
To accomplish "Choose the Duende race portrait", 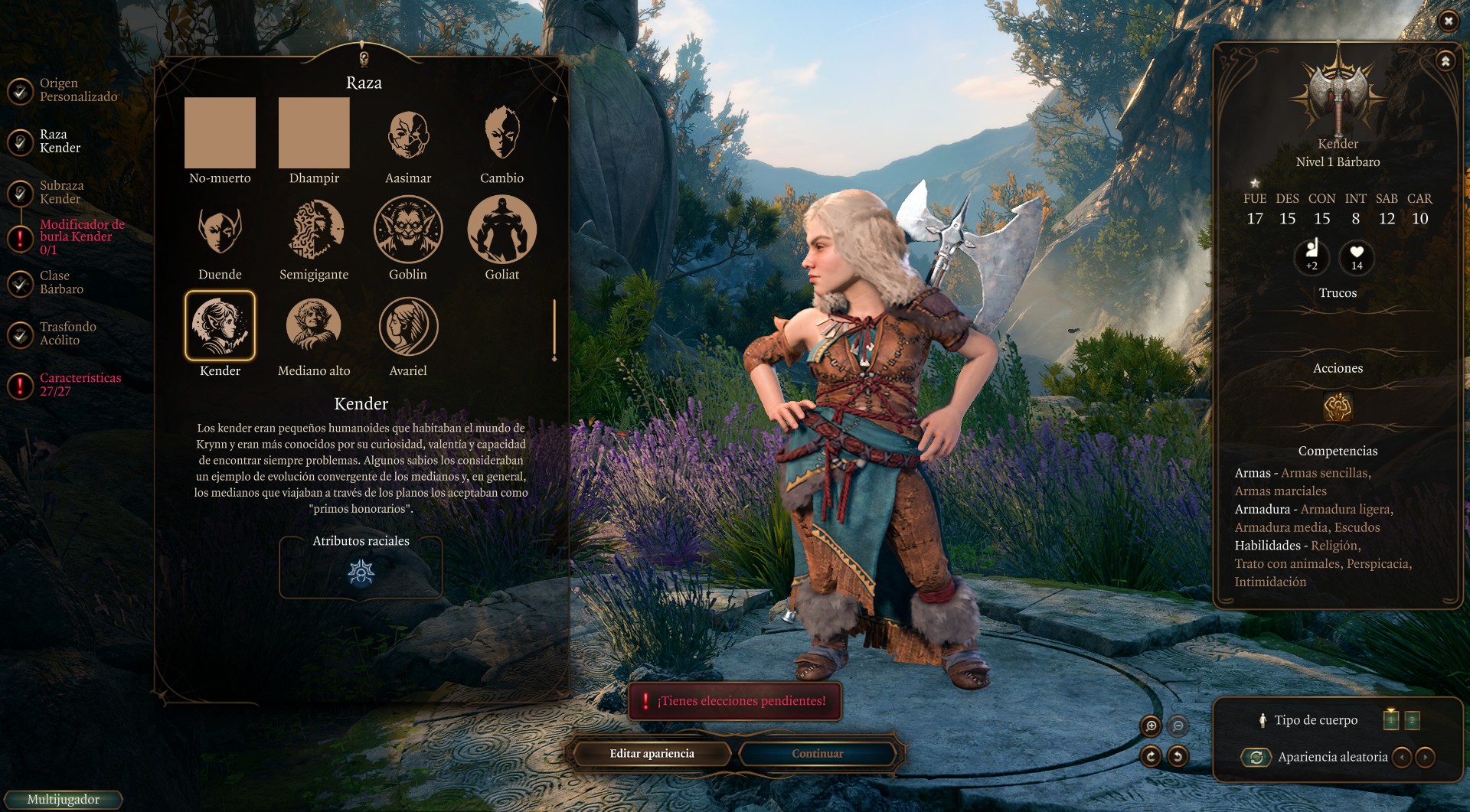I will [x=220, y=230].
